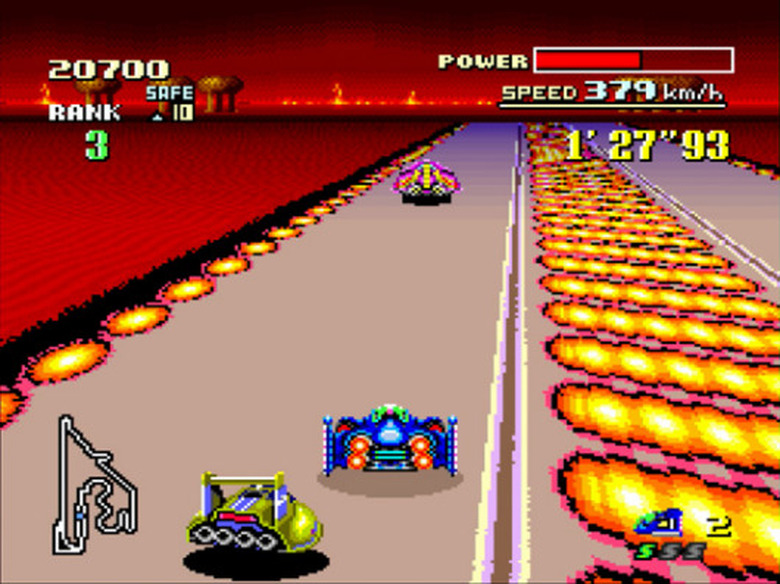
Task: Select the spare machines car icon
Action: point(660,522)
